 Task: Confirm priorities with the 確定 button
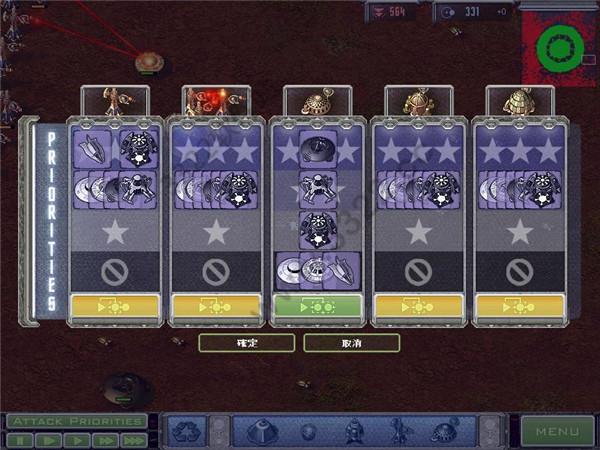pyautogui.click(x=246, y=343)
